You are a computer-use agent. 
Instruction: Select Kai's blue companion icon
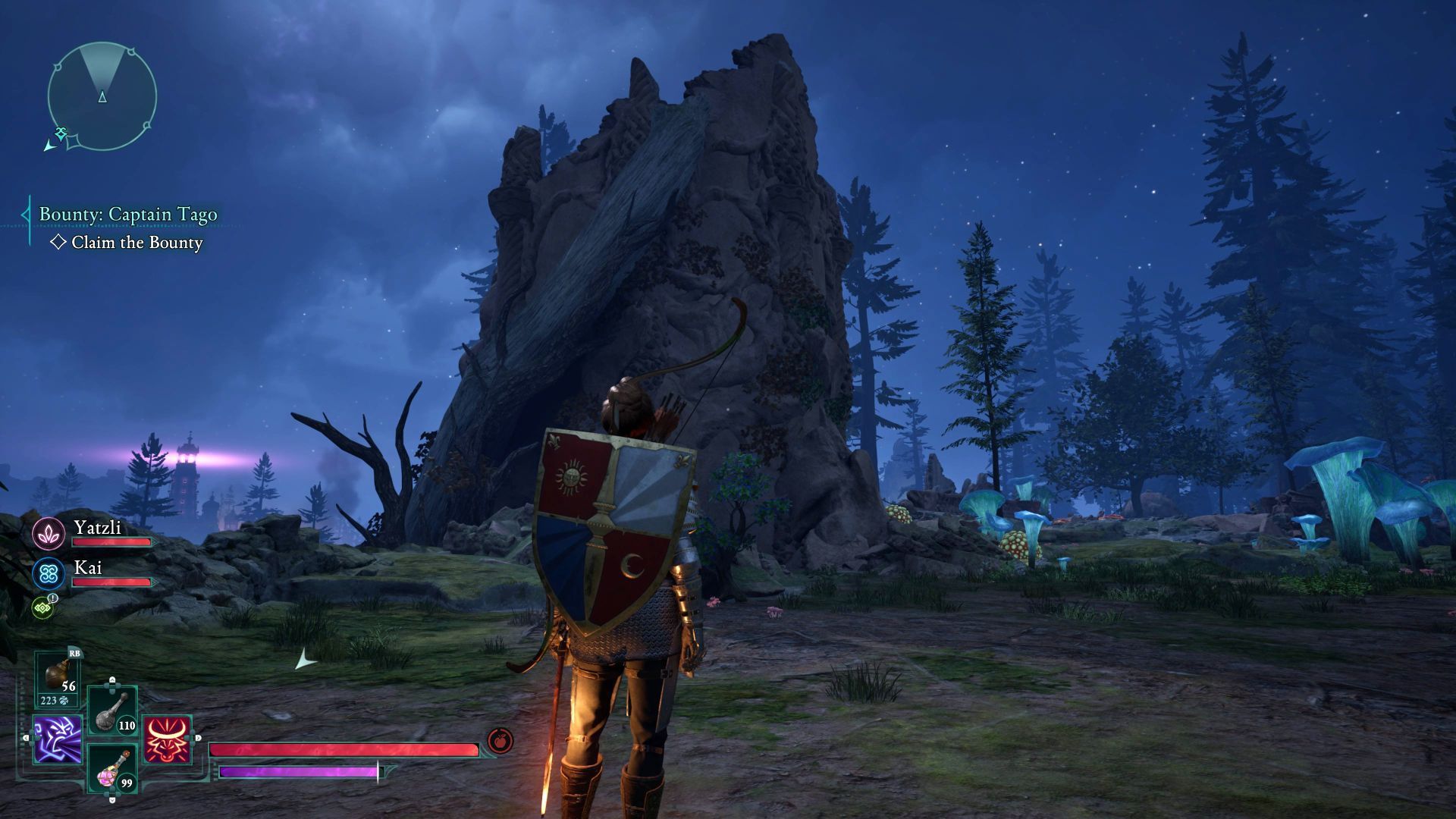click(x=49, y=574)
